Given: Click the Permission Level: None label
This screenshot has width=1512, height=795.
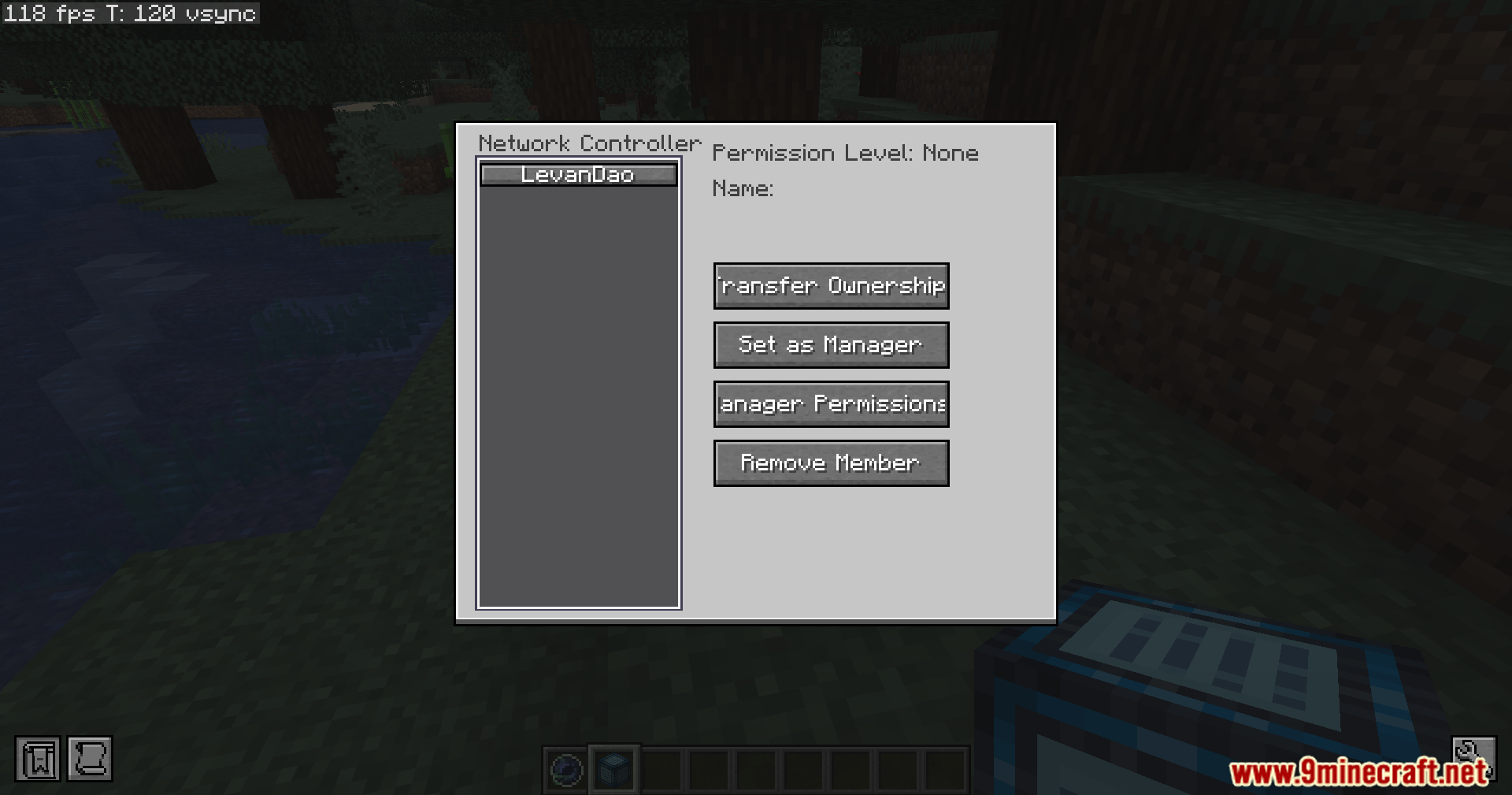Looking at the screenshot, I should point(844,153).
